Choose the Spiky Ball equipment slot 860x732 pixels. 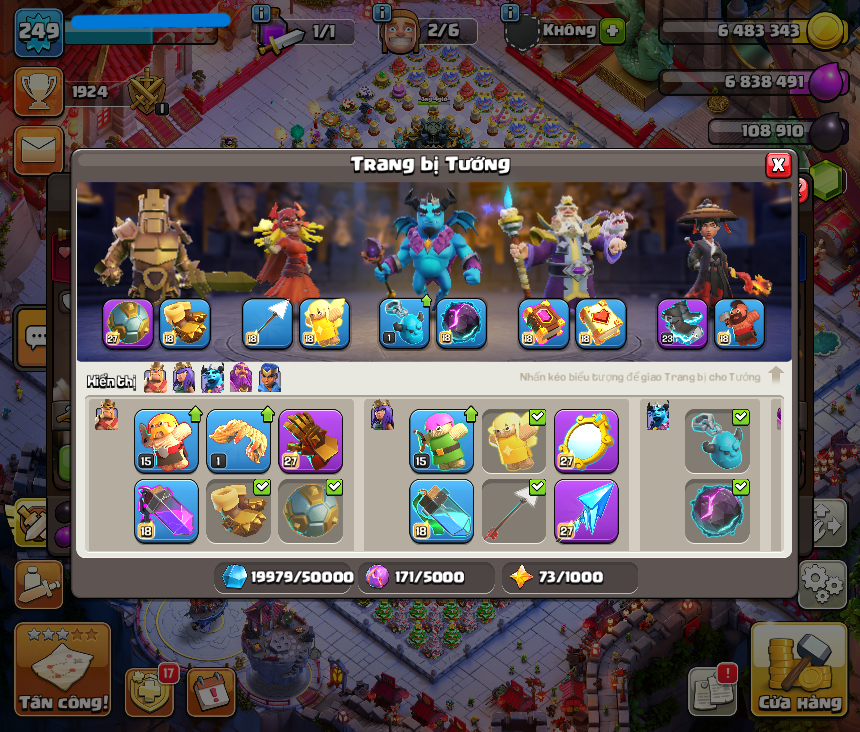click(310, 510)
